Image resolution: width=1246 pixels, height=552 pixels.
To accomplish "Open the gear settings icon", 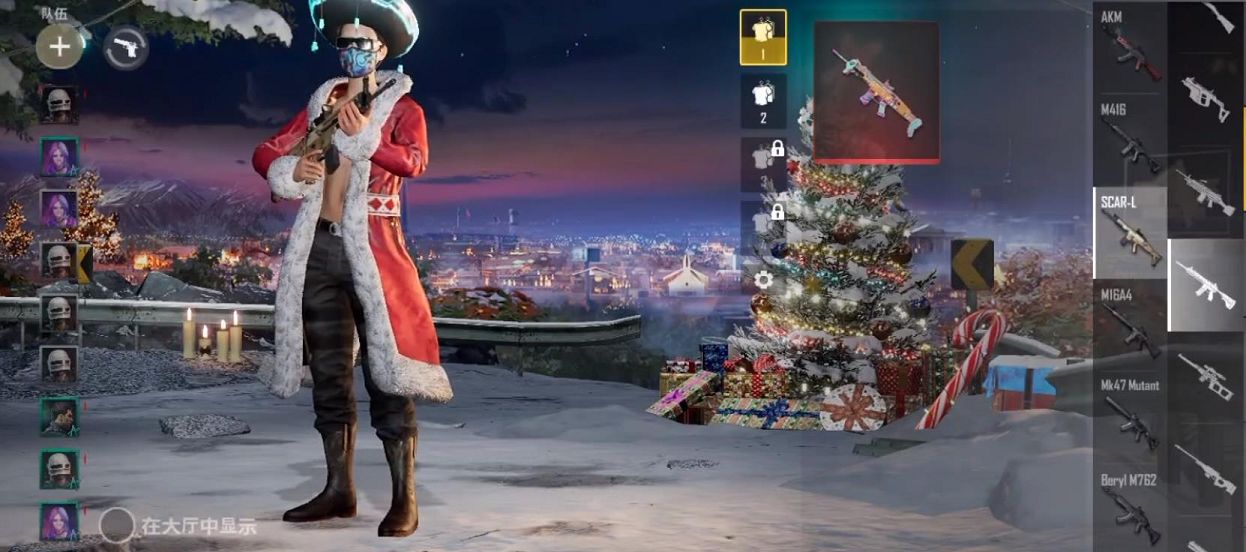I will [x=763, y=279].
